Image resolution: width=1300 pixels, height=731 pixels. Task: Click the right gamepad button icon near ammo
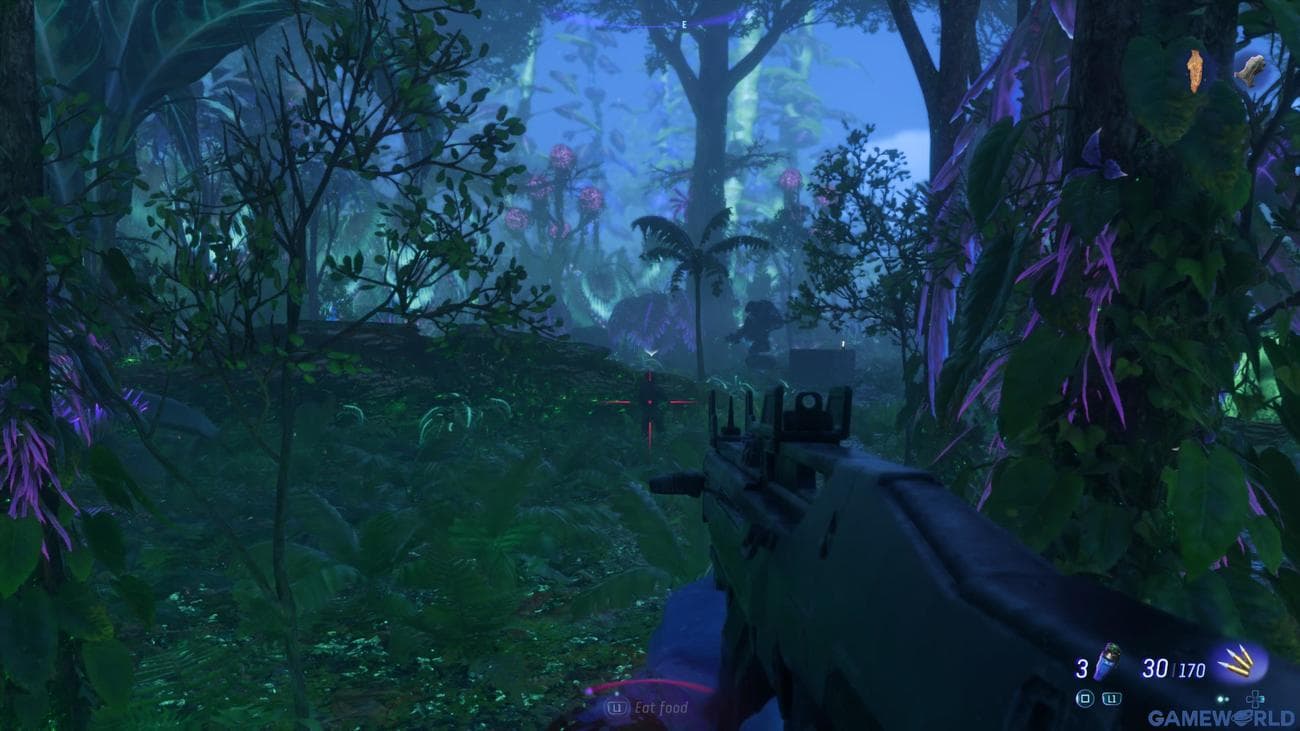[x=1110, y=698]
